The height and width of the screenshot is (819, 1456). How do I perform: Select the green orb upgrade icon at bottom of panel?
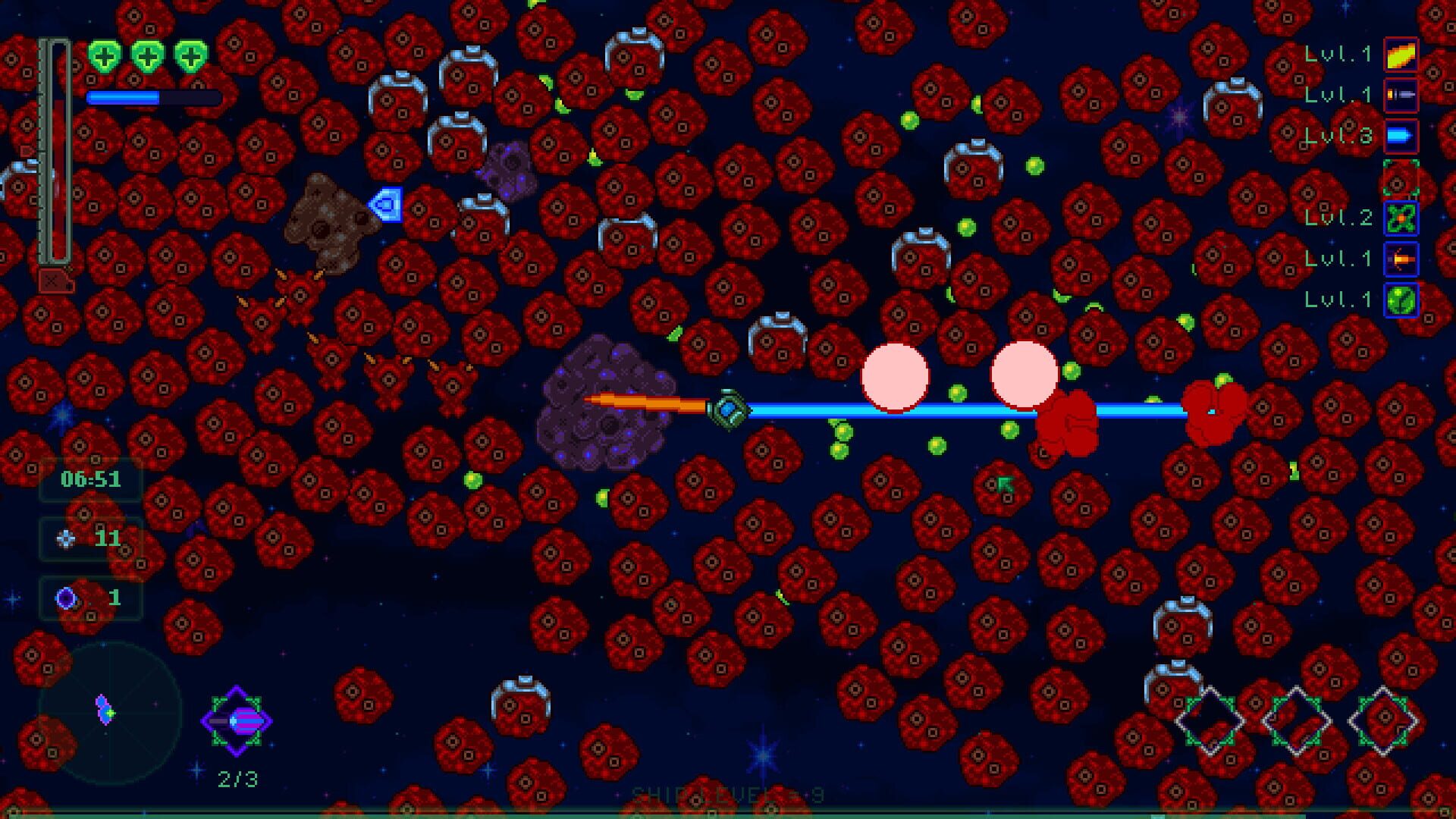[x=1401, y=300]
